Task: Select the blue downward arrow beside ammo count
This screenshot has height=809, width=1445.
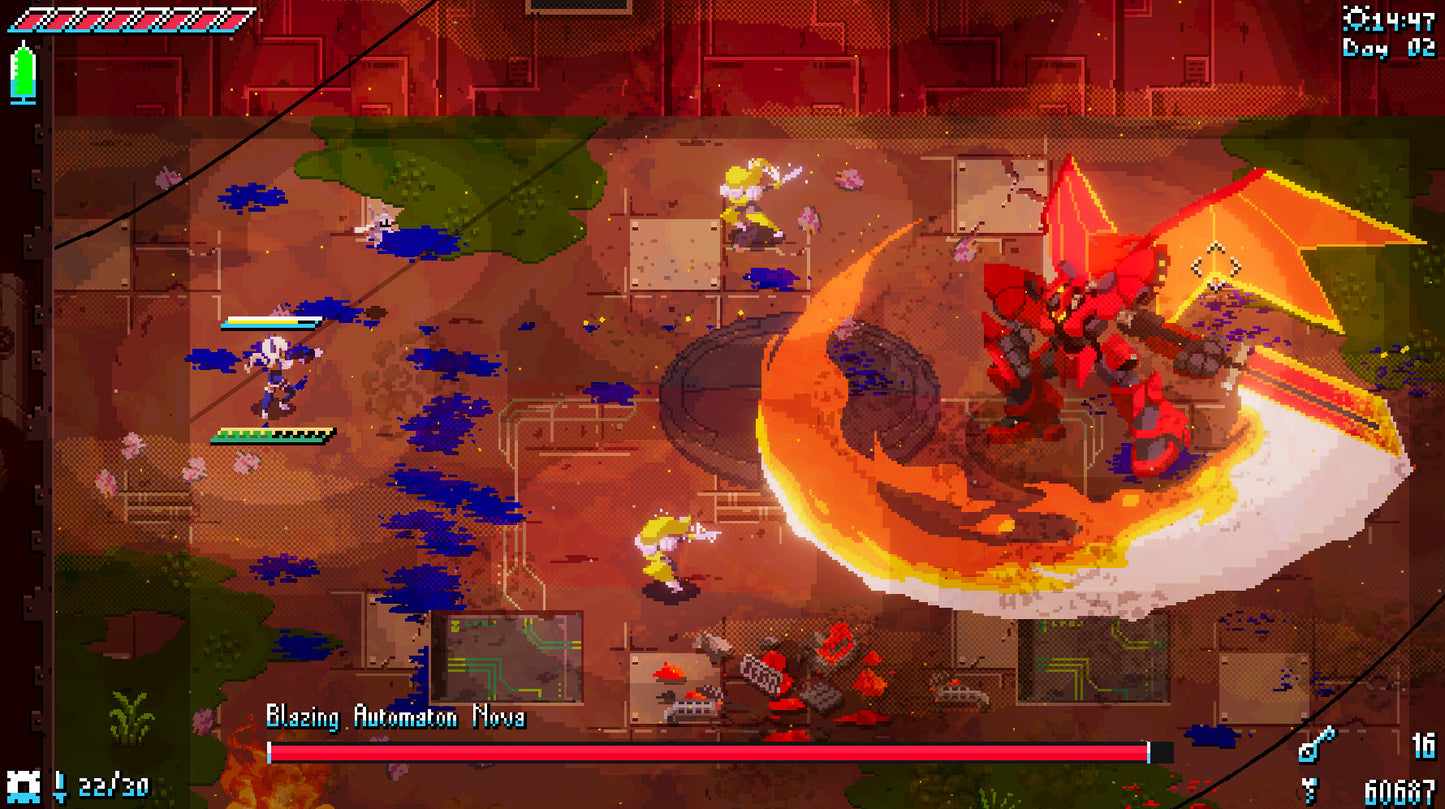Action: pyautogui.click(x=60, y=786)
